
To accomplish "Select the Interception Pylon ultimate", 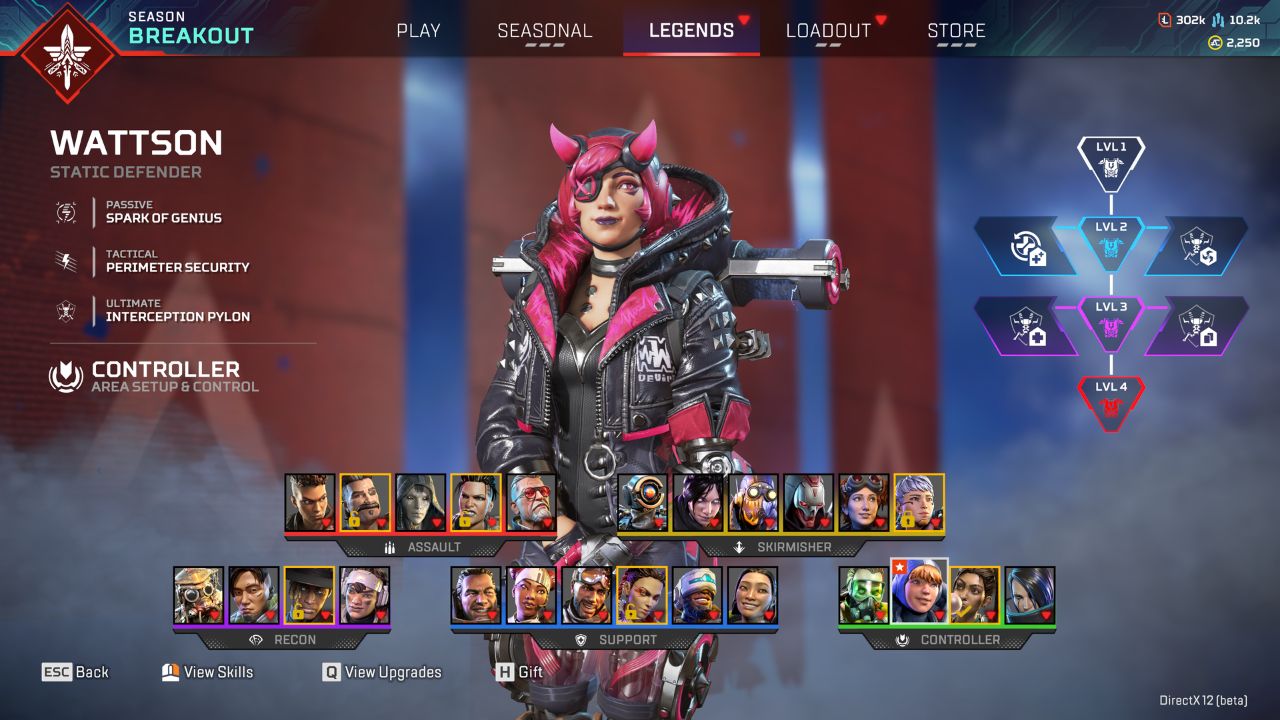I will 177,311.
